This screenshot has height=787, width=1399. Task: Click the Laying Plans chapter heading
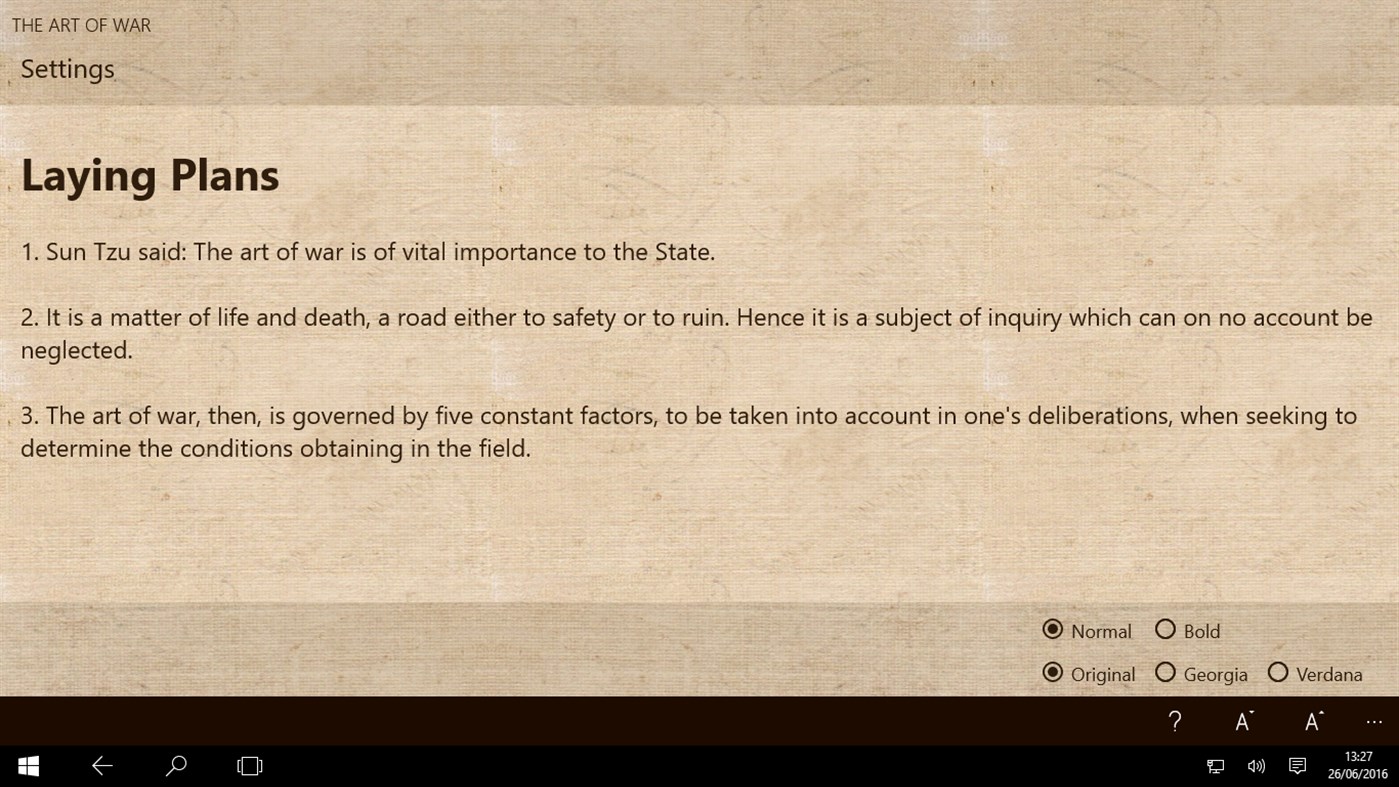pyautogui.click(x=149, y=174)
